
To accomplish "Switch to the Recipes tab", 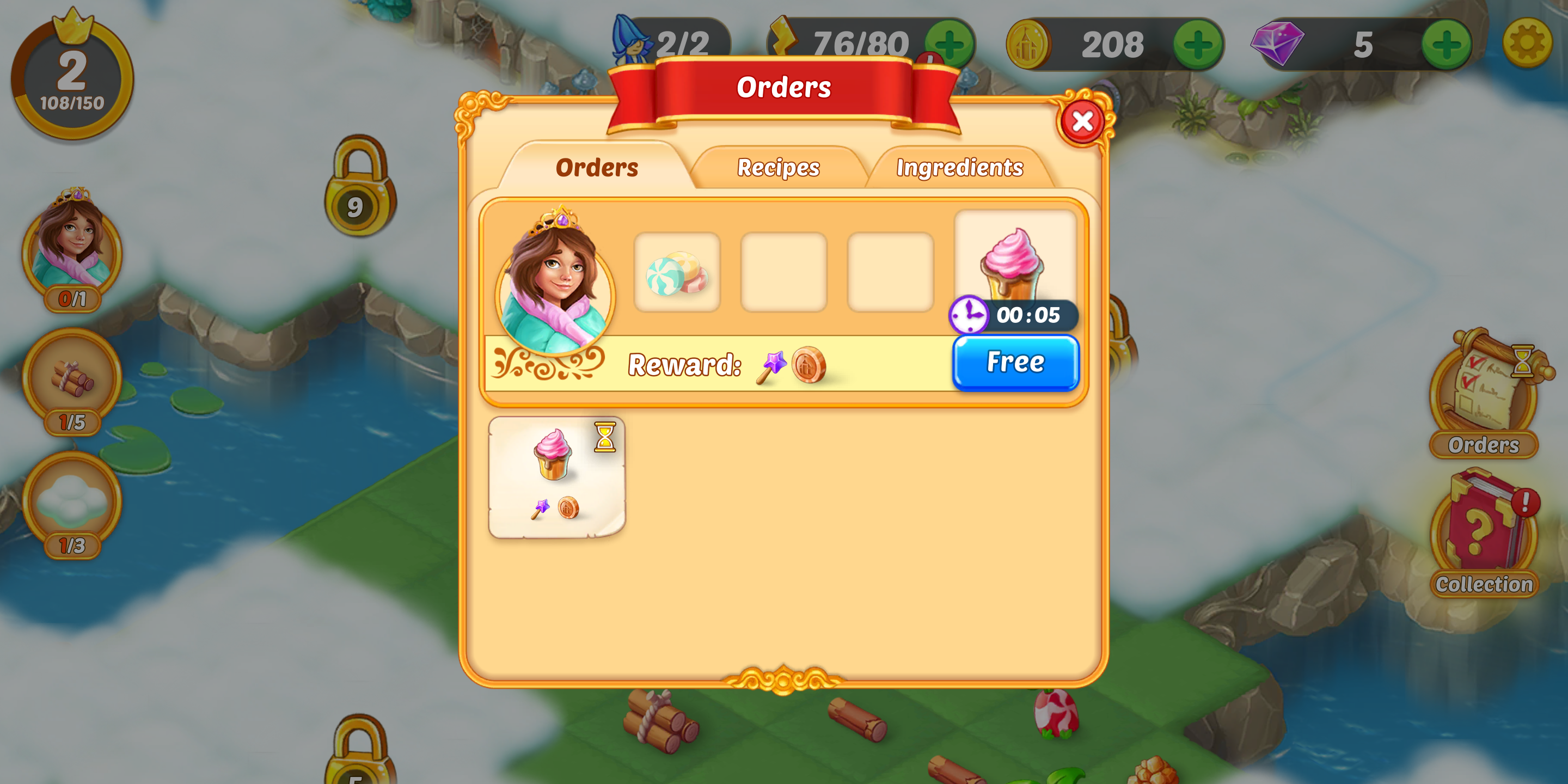I will [x=778, y=167].
